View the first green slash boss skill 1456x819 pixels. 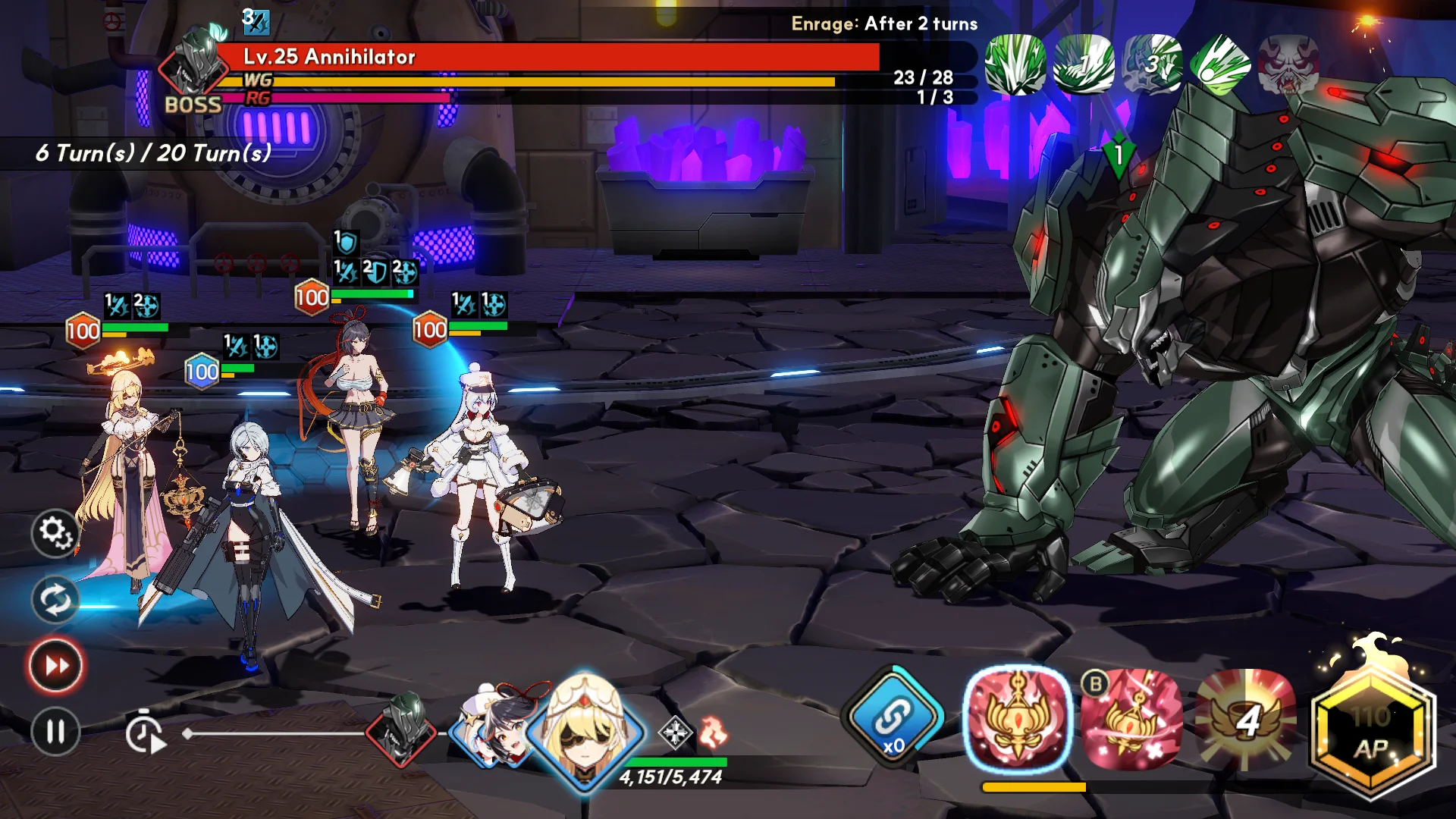coord(1015,65)
